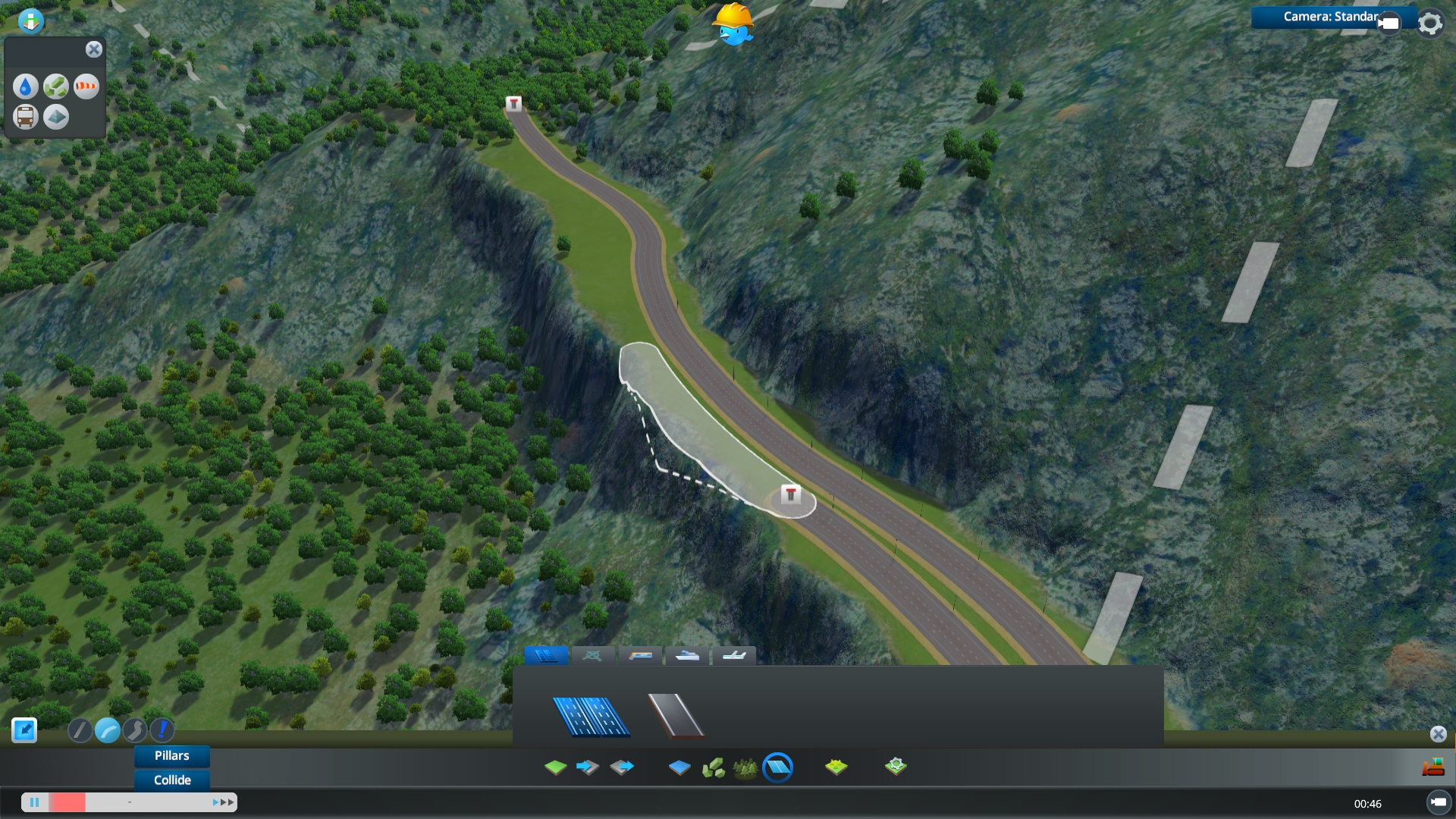
Task: Toggle the Pillars option
Action: coord(171,755)
